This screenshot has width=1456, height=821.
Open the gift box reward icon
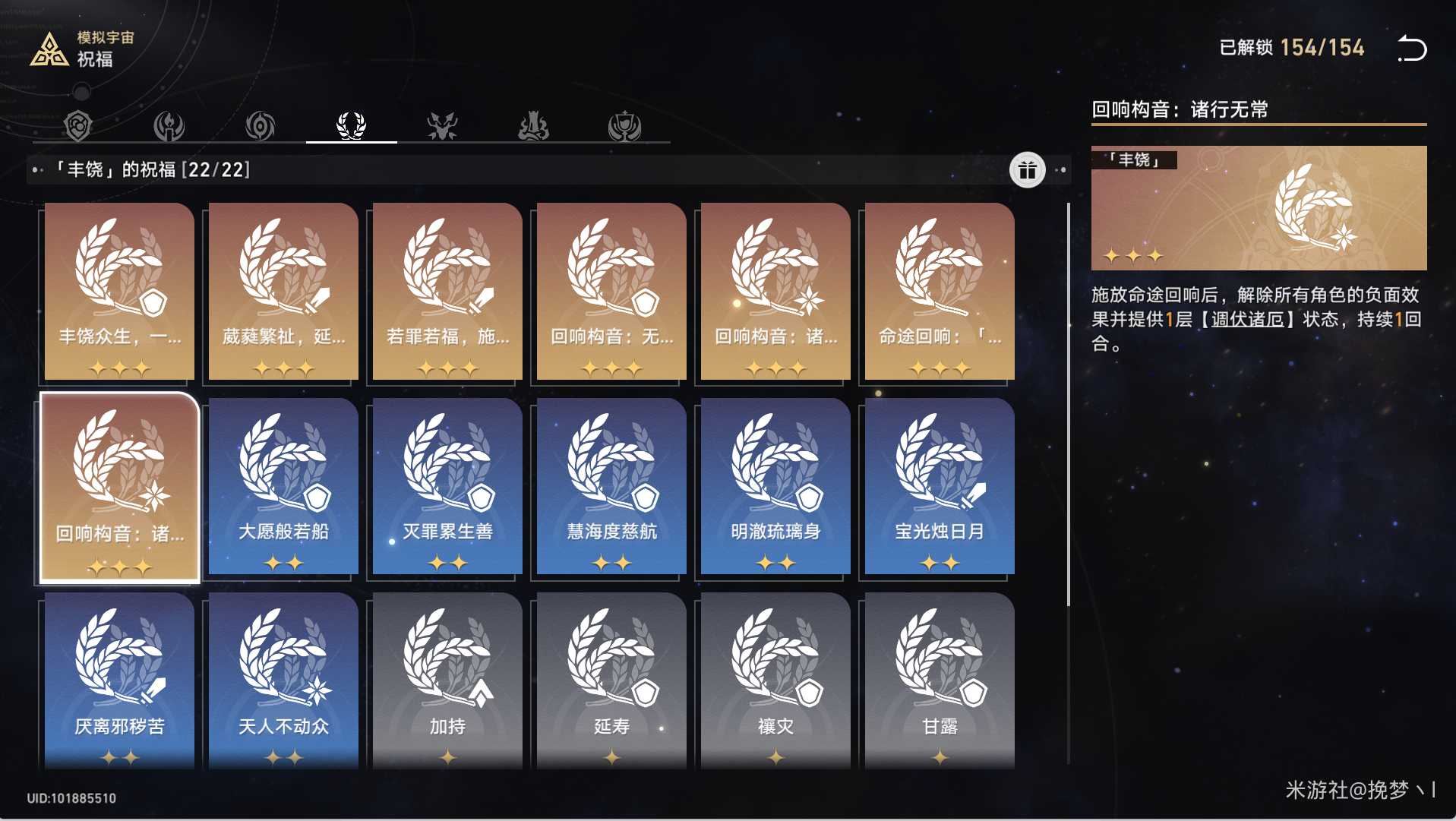coord(1027,170)
